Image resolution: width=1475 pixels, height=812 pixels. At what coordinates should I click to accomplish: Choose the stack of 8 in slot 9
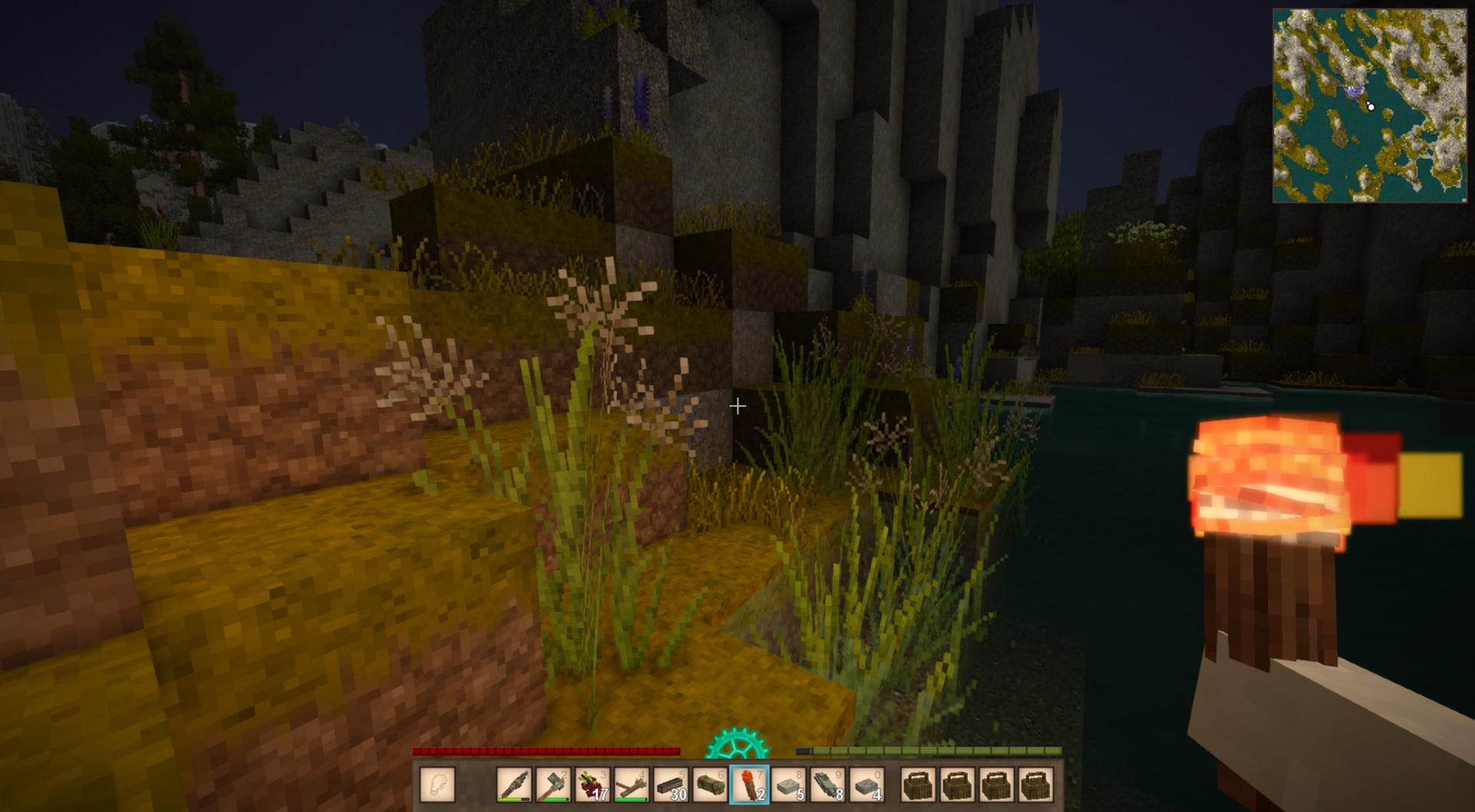click(x=827, y=784)
